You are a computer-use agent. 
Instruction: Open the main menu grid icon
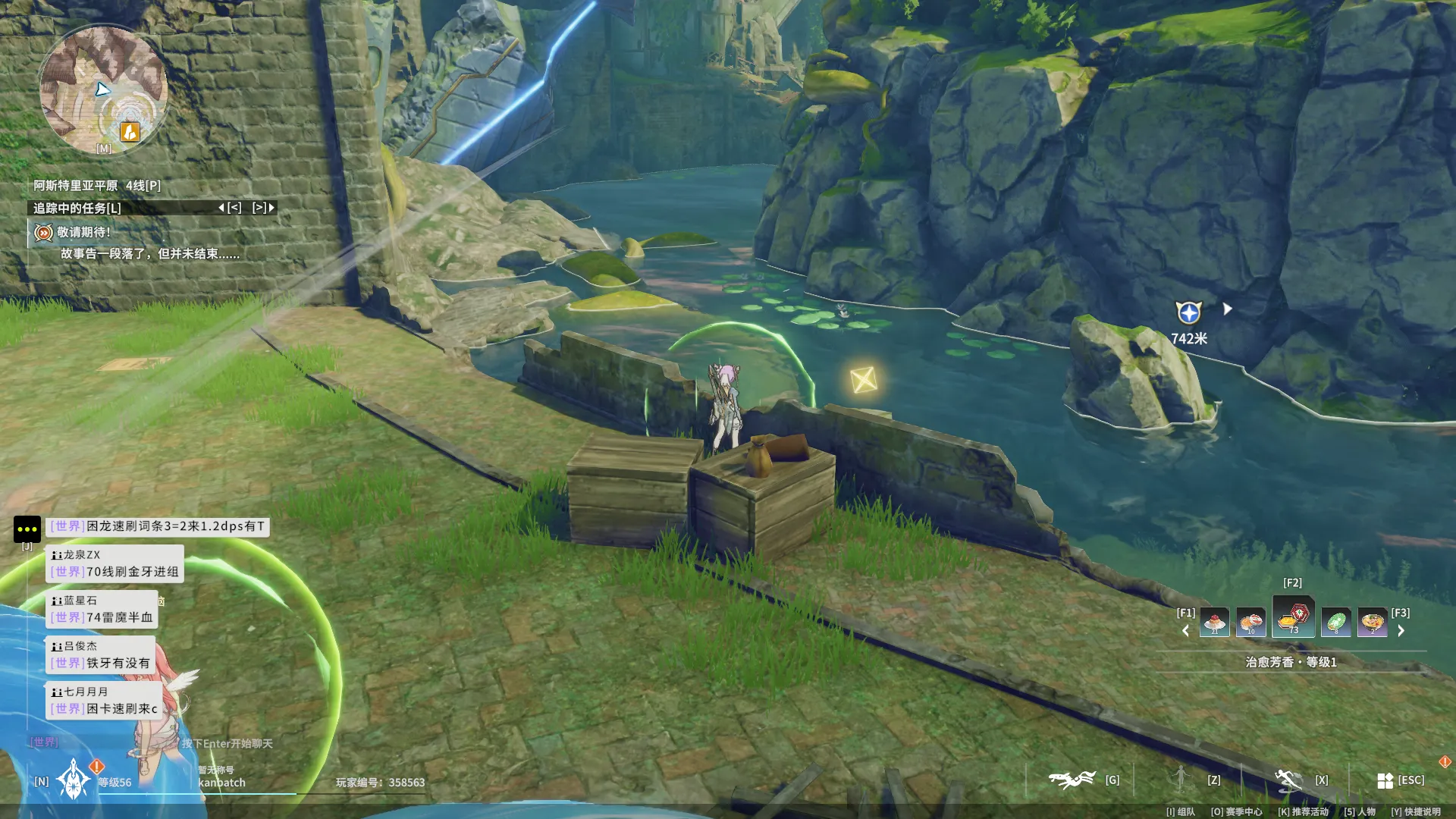click(1385, 780)
